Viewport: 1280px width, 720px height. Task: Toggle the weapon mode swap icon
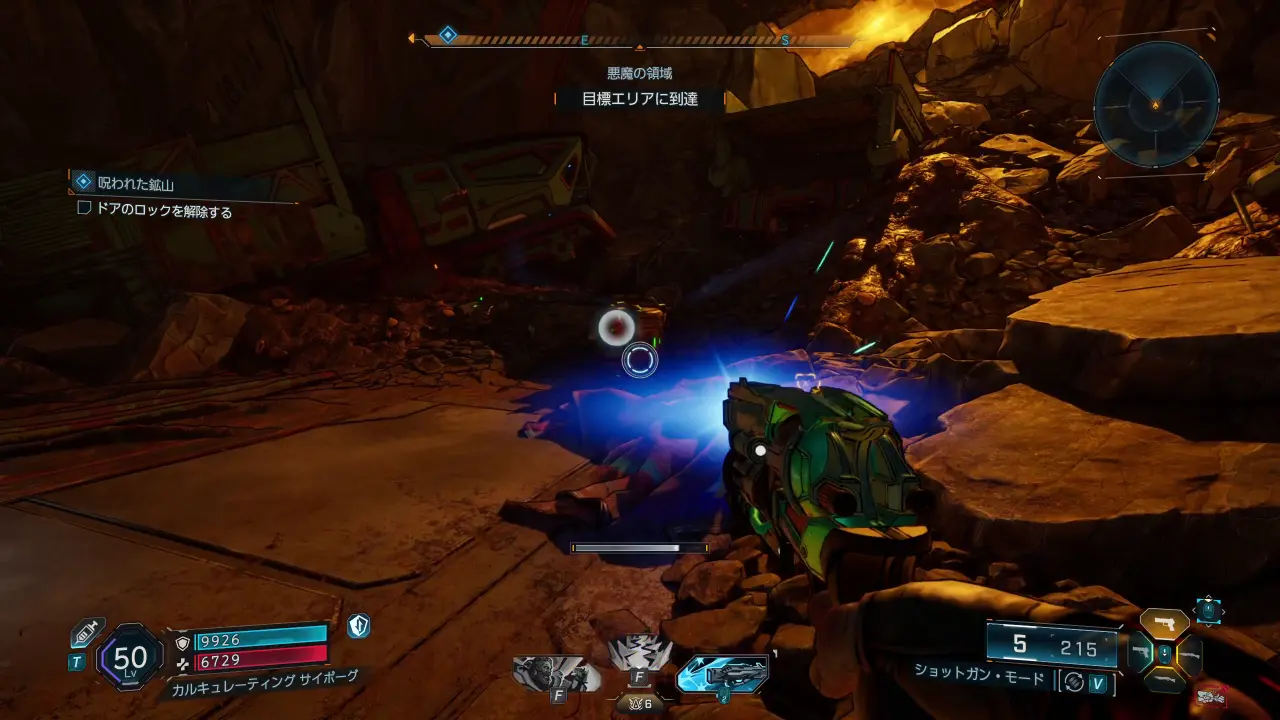coord(1075,682)
